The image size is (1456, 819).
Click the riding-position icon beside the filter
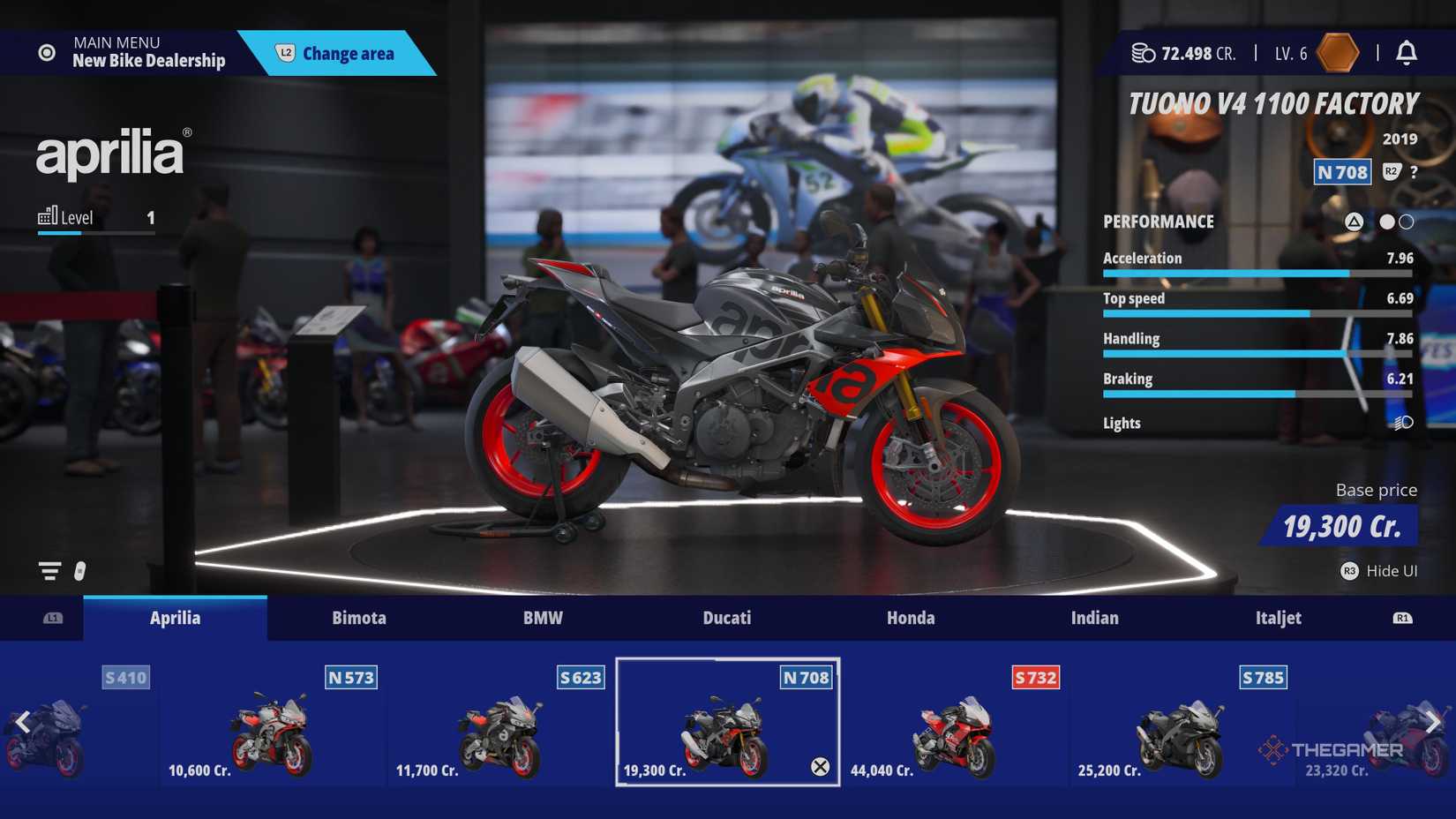80,571
